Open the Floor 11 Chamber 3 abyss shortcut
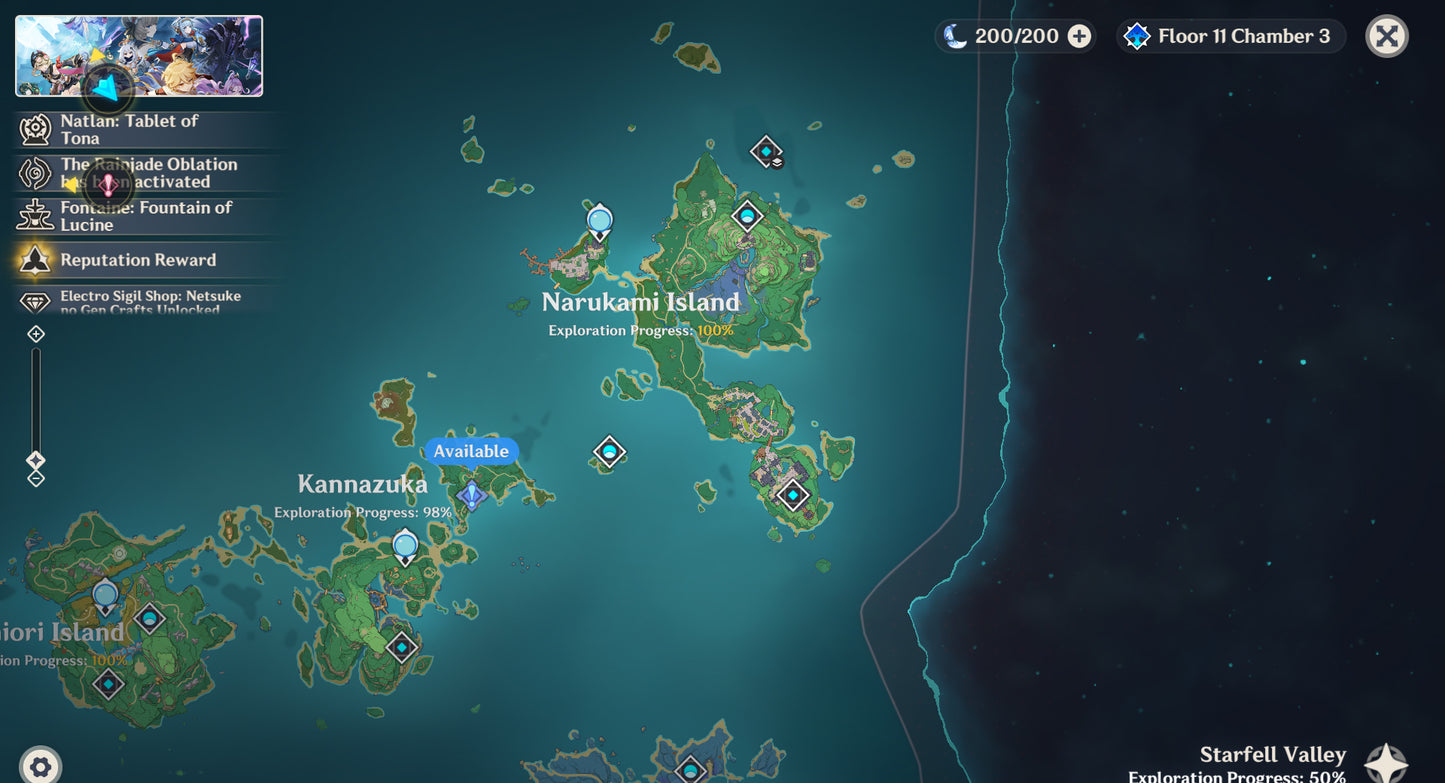This screenshot has height=783, width=1445. click(x=1231, y=37)
